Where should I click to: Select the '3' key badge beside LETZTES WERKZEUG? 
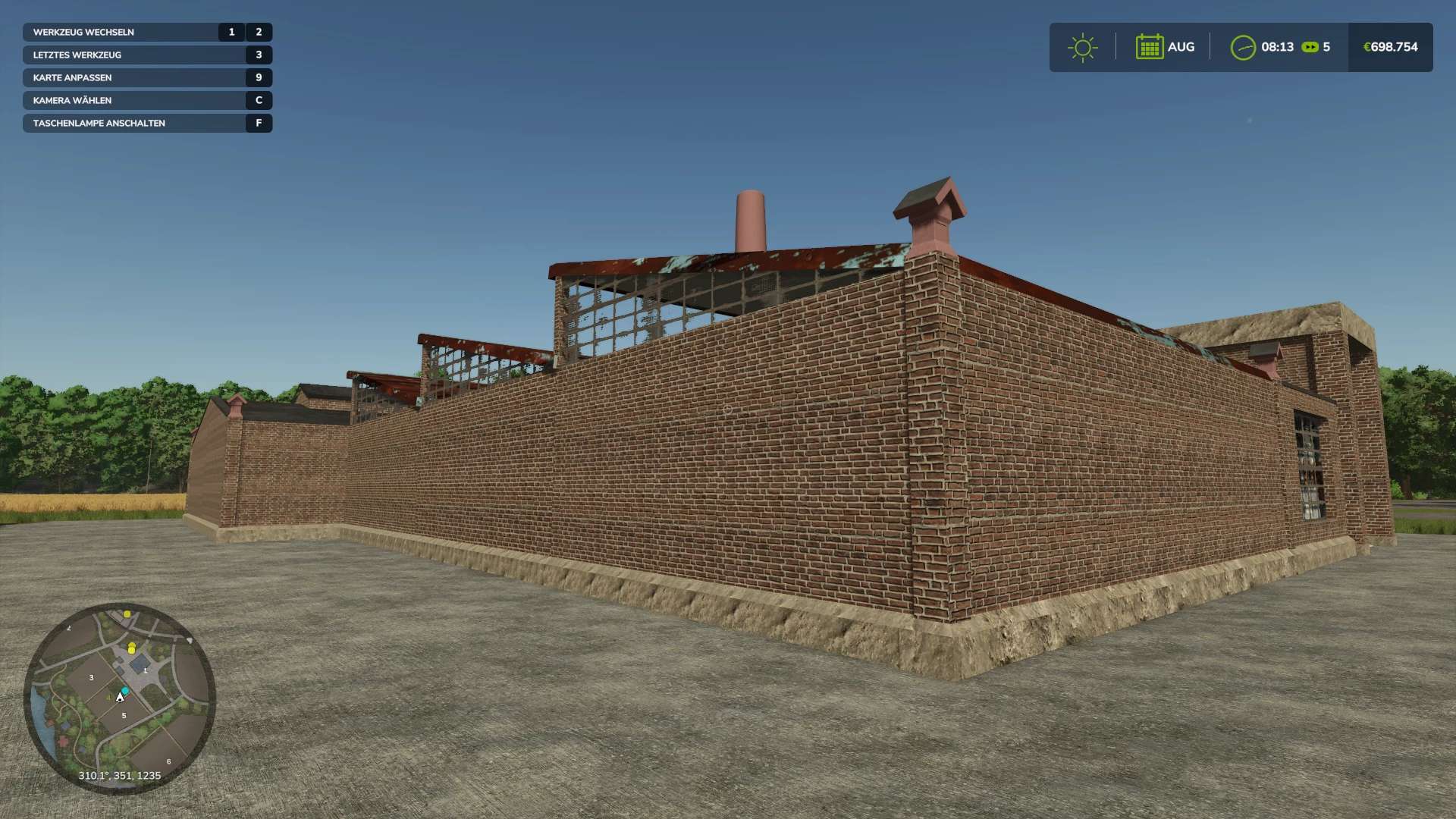click(259, 55)
